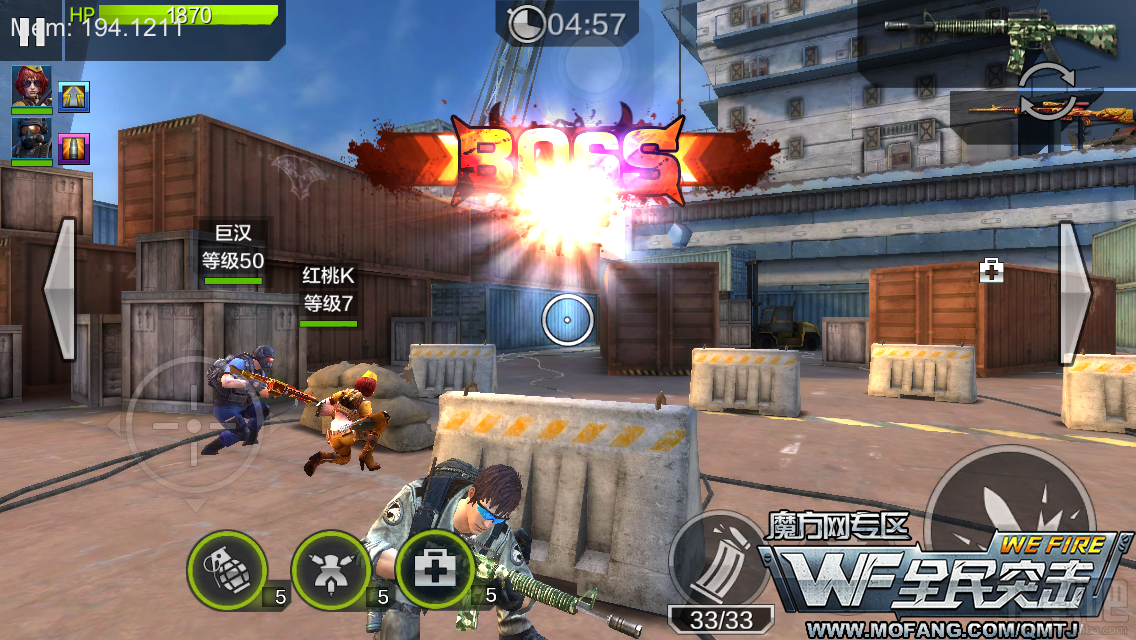Activate the purple ammo teammate skill icon
The image size is (1136, 640).
point(74,149)
